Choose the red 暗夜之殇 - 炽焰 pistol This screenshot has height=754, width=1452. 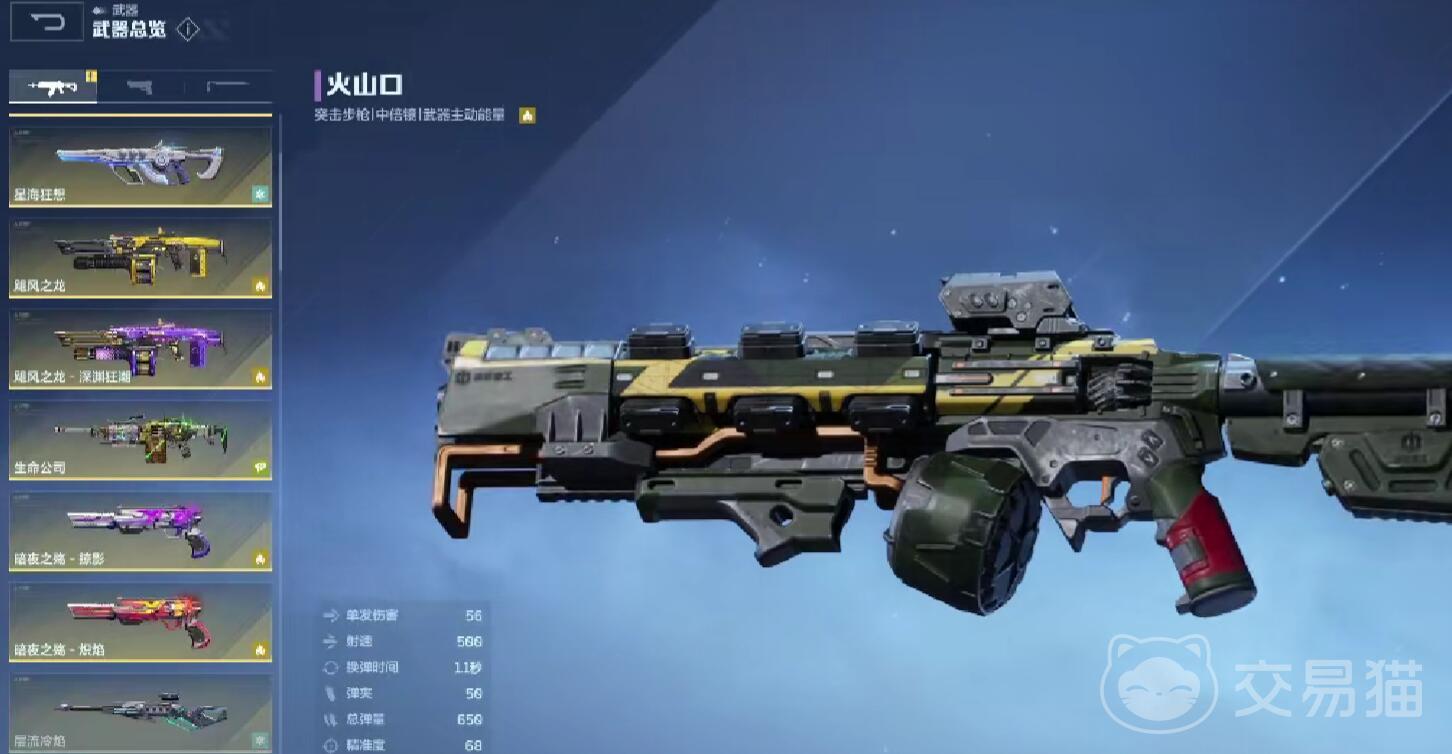[x=140, y=622]
